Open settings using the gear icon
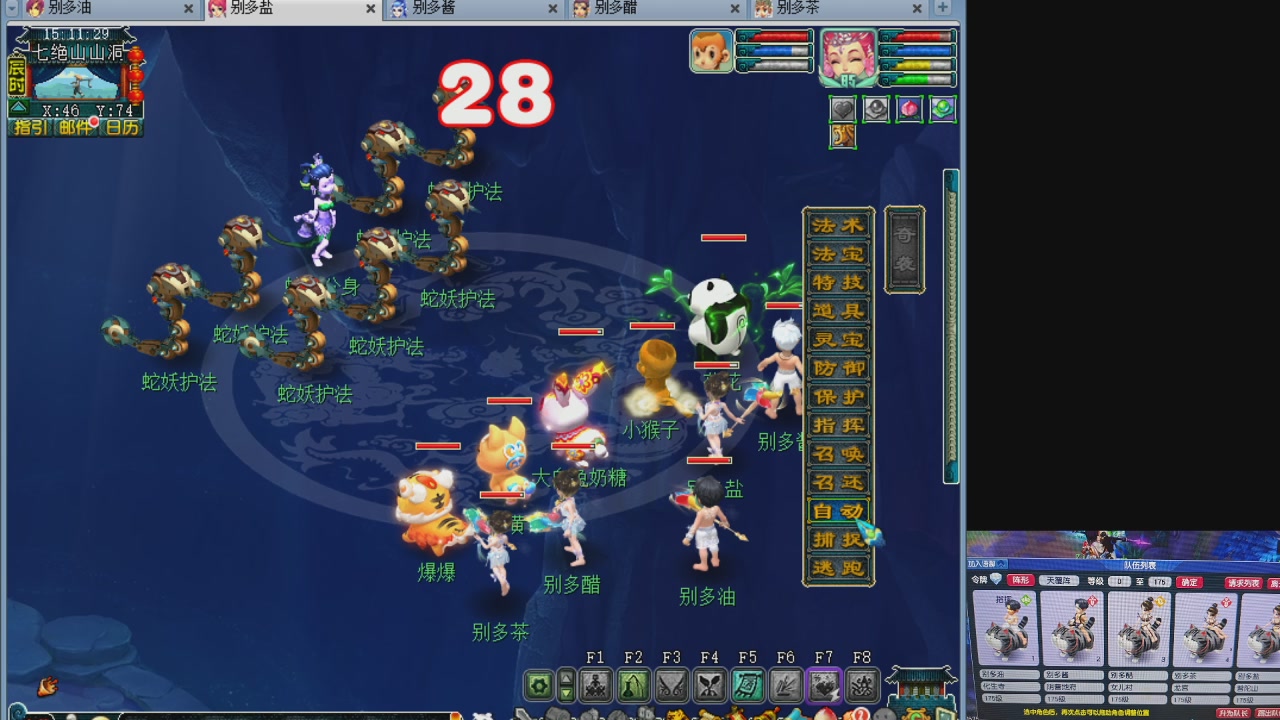Viewport: 1280px width, 720px height. click(x=538, y=686)
